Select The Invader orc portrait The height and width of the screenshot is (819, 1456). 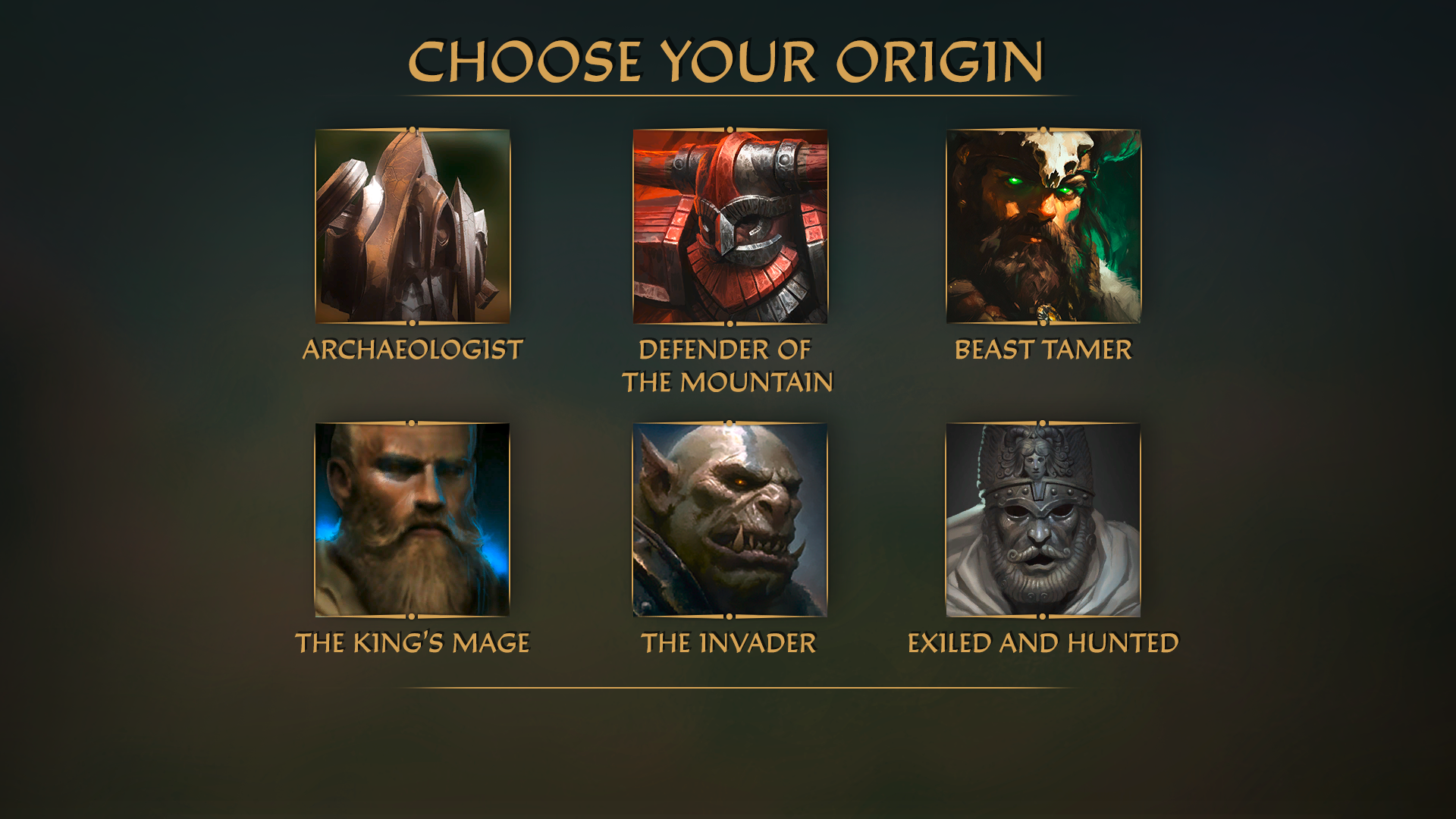pos(730,519)
